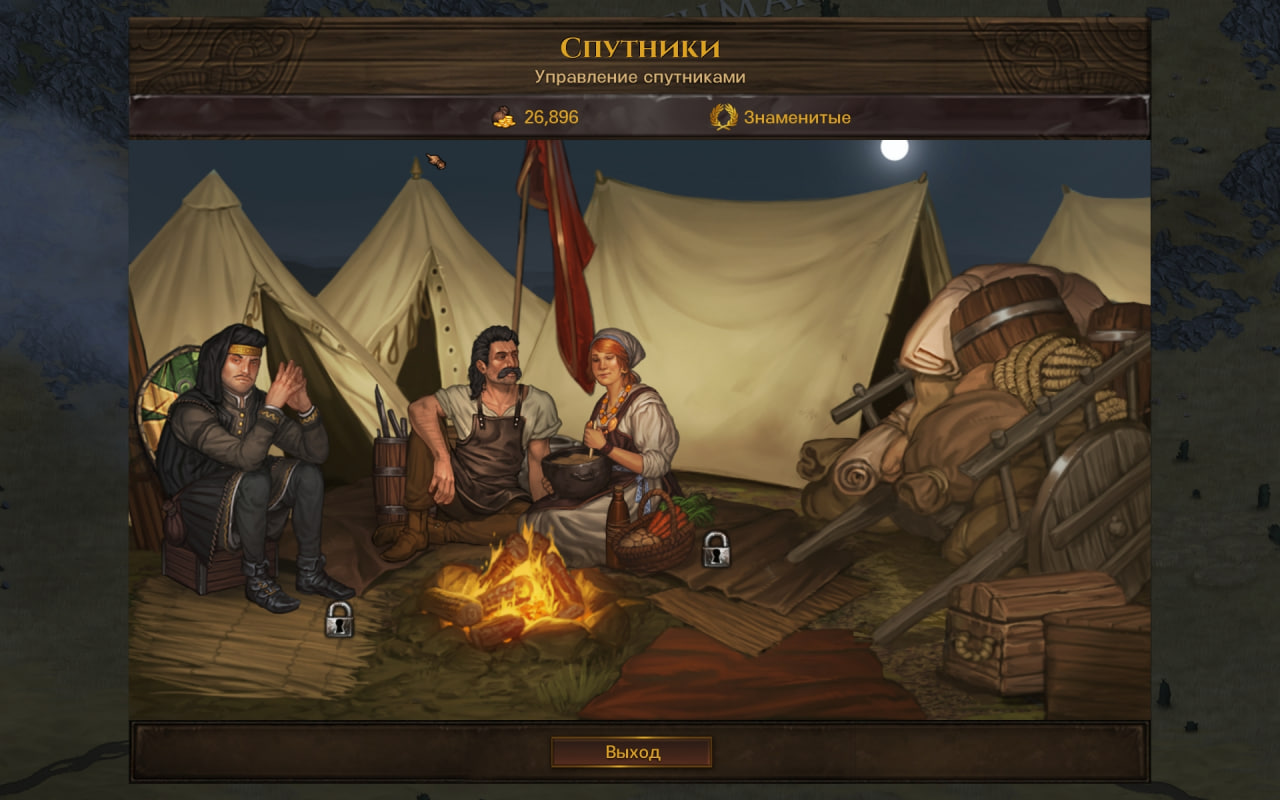Screen dimensions: 1280x800
Task: Click the Выход exit button
Action: (x=631, y=752)
